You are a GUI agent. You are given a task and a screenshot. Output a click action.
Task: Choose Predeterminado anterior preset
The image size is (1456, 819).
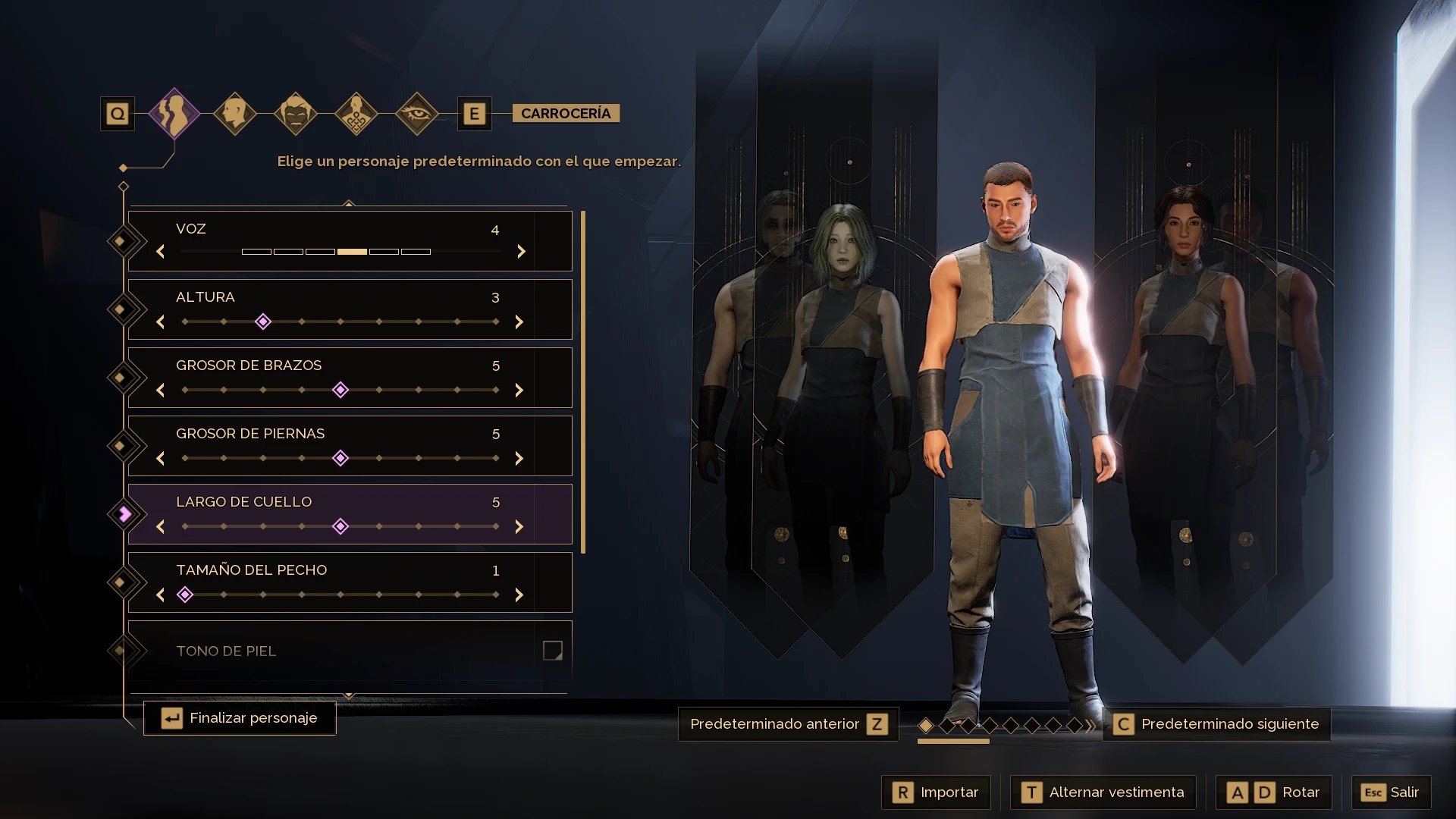788,724
